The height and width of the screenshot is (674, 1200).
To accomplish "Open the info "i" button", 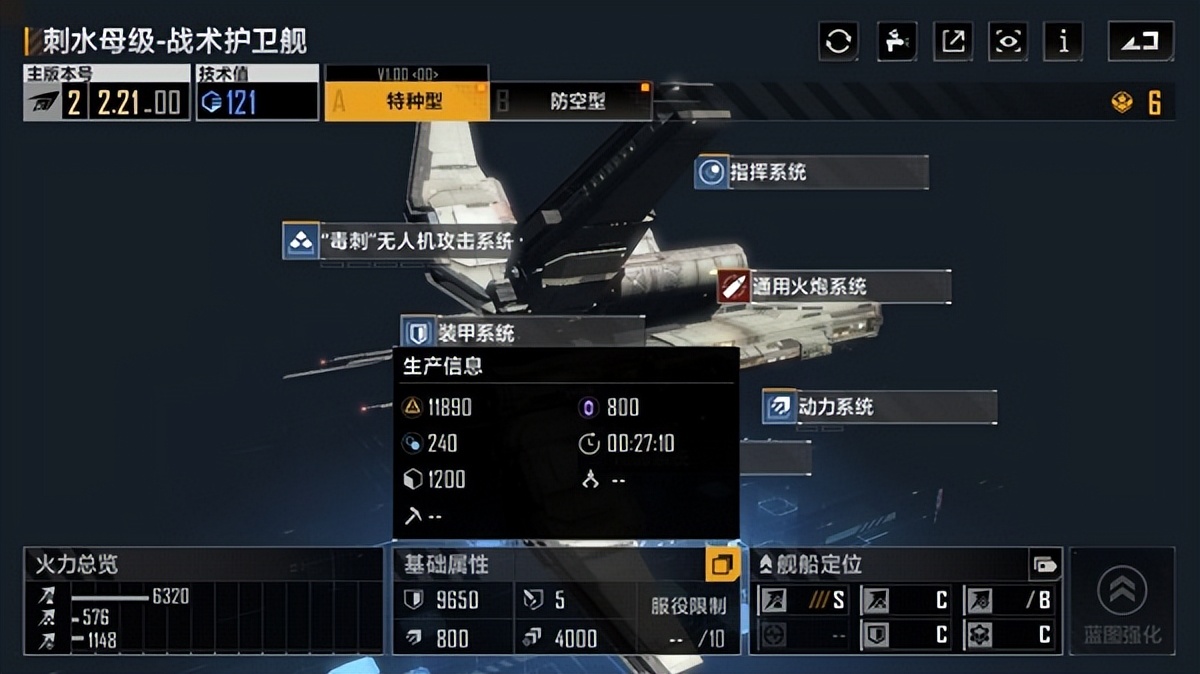I will [1063, 41].
